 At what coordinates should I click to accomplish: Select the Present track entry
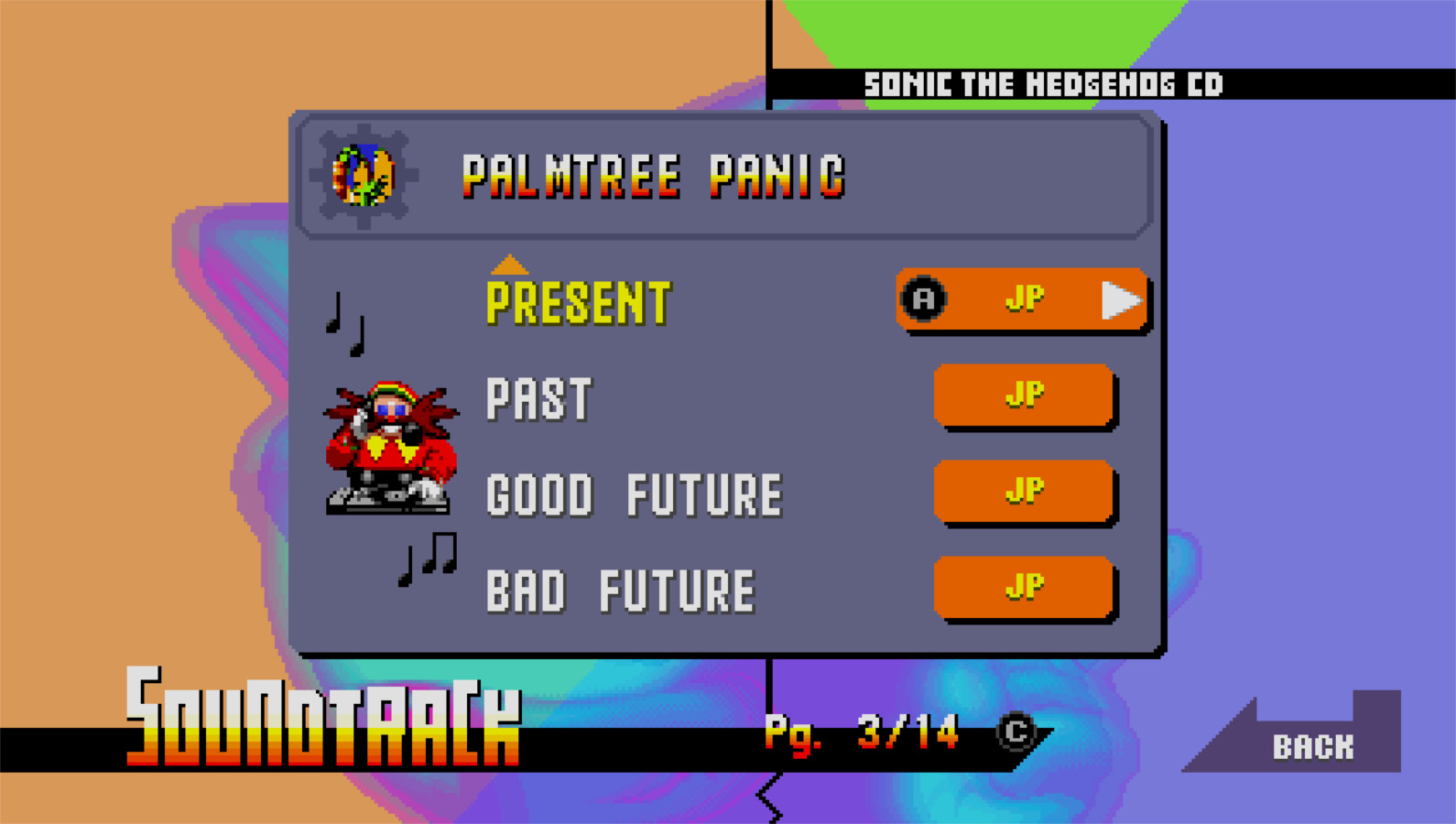pyautogui.click(x=579, y=299)
